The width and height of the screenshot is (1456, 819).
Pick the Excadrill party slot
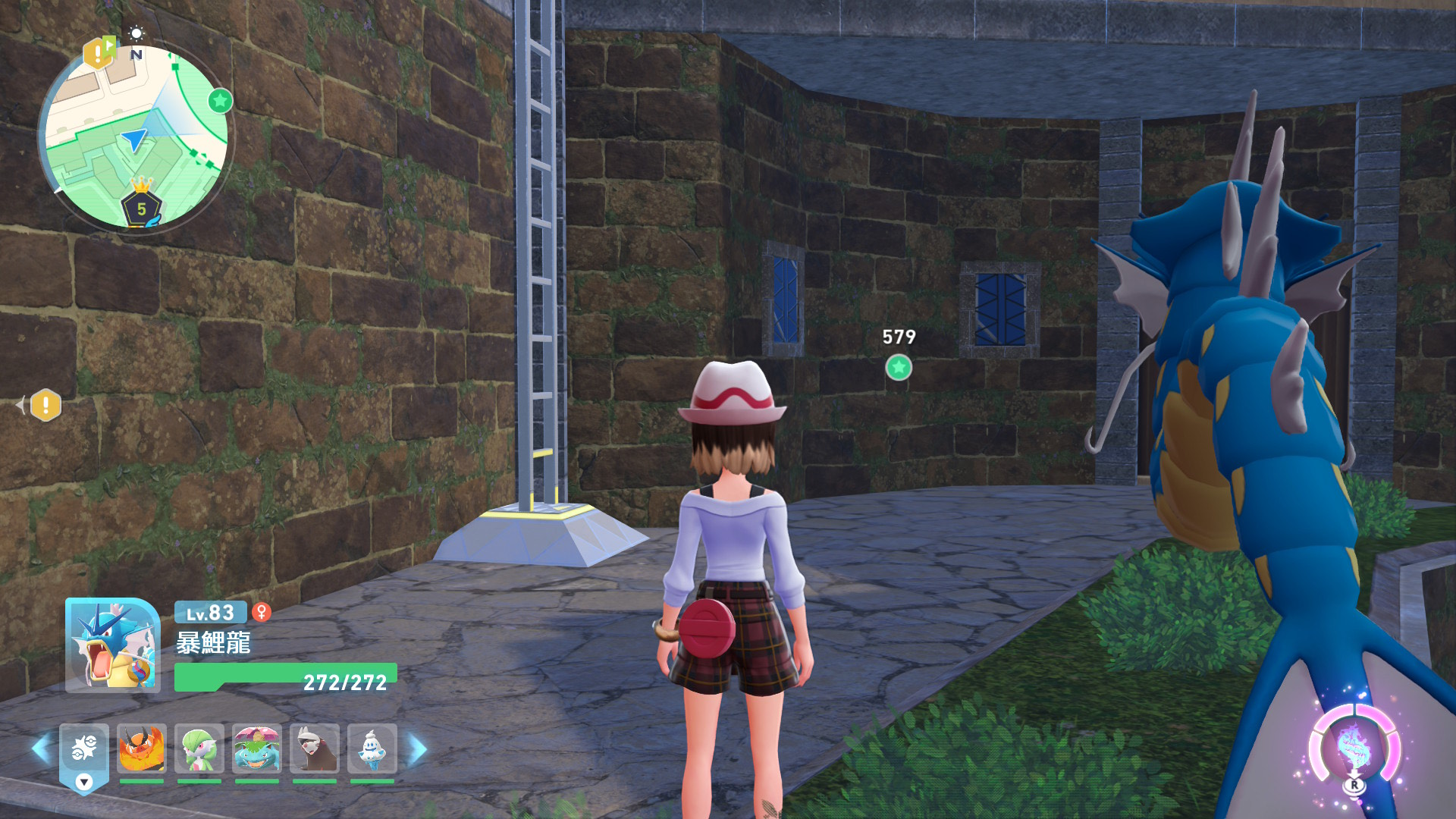click(315, 749)
